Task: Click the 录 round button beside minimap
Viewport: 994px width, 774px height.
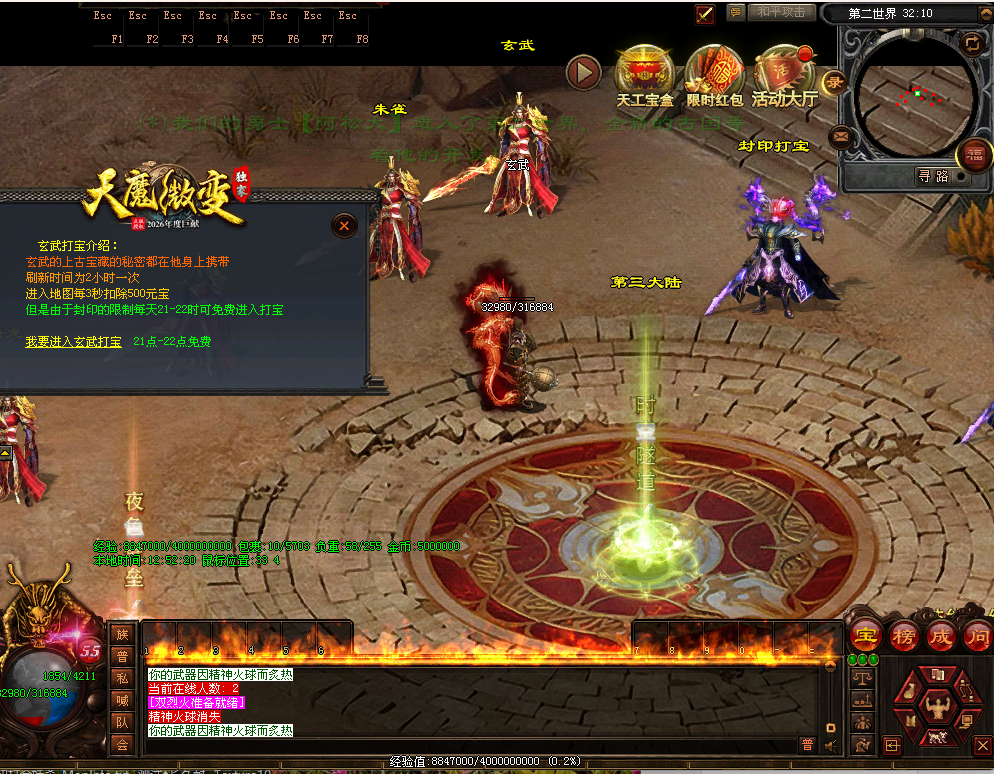Action: [832, 82]
